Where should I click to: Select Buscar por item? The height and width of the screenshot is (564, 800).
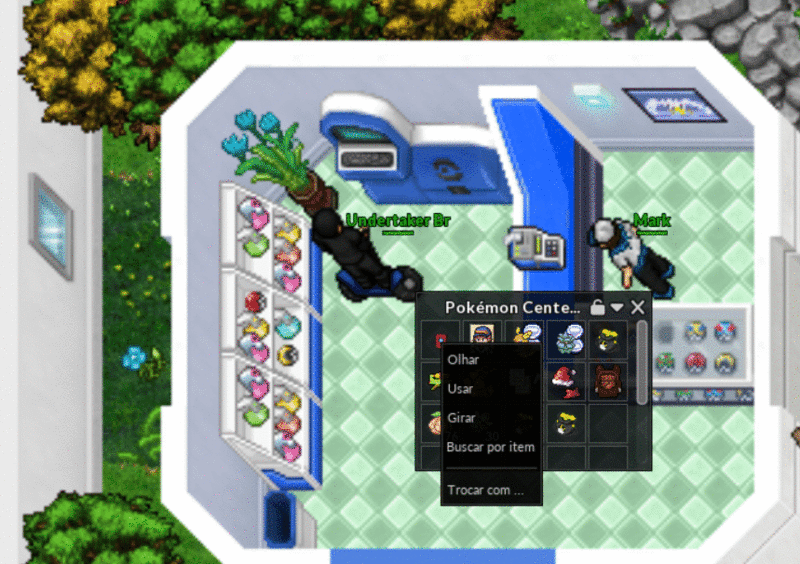pos(490,447)
